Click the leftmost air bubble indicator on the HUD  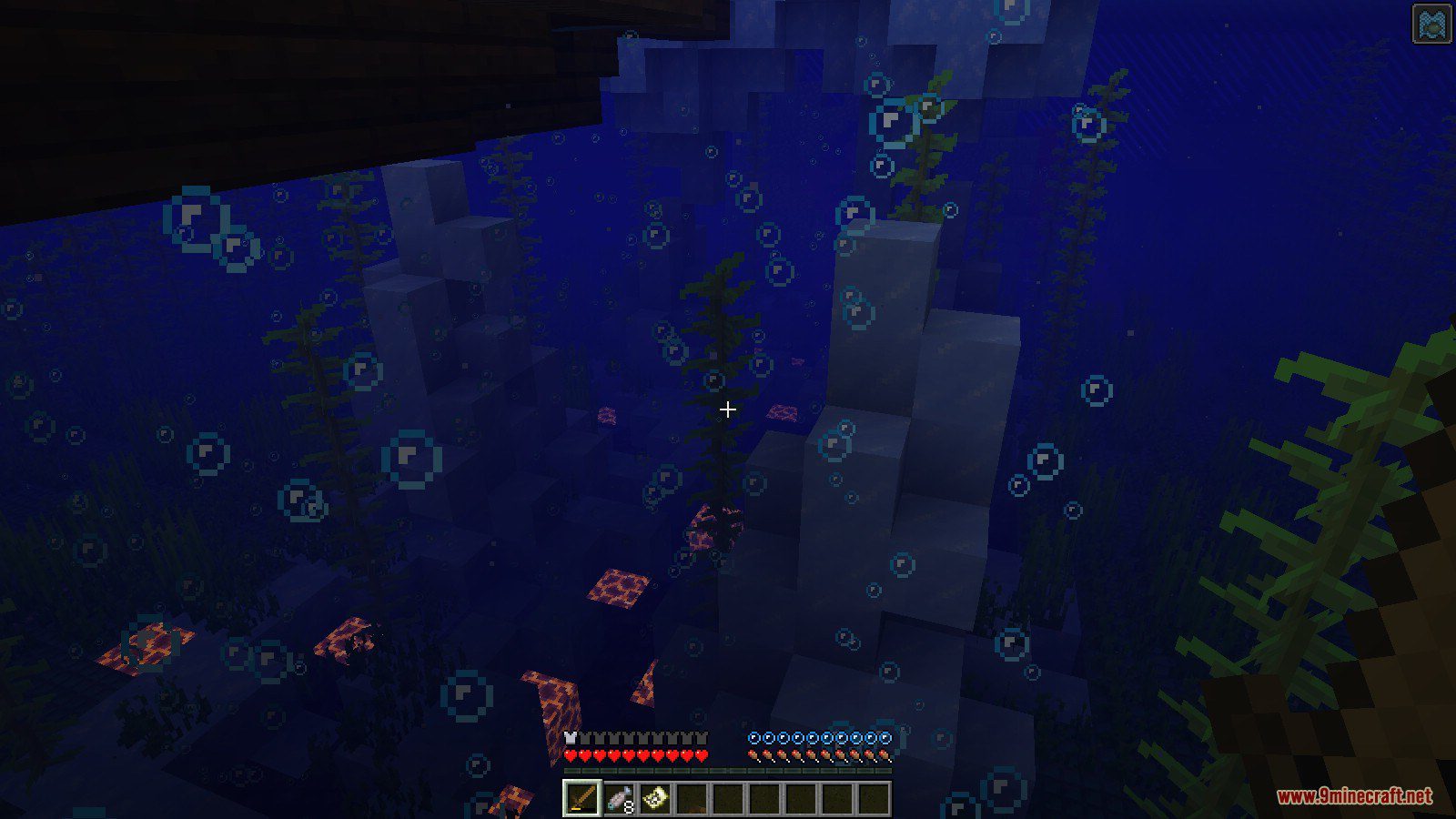point(753,739)
